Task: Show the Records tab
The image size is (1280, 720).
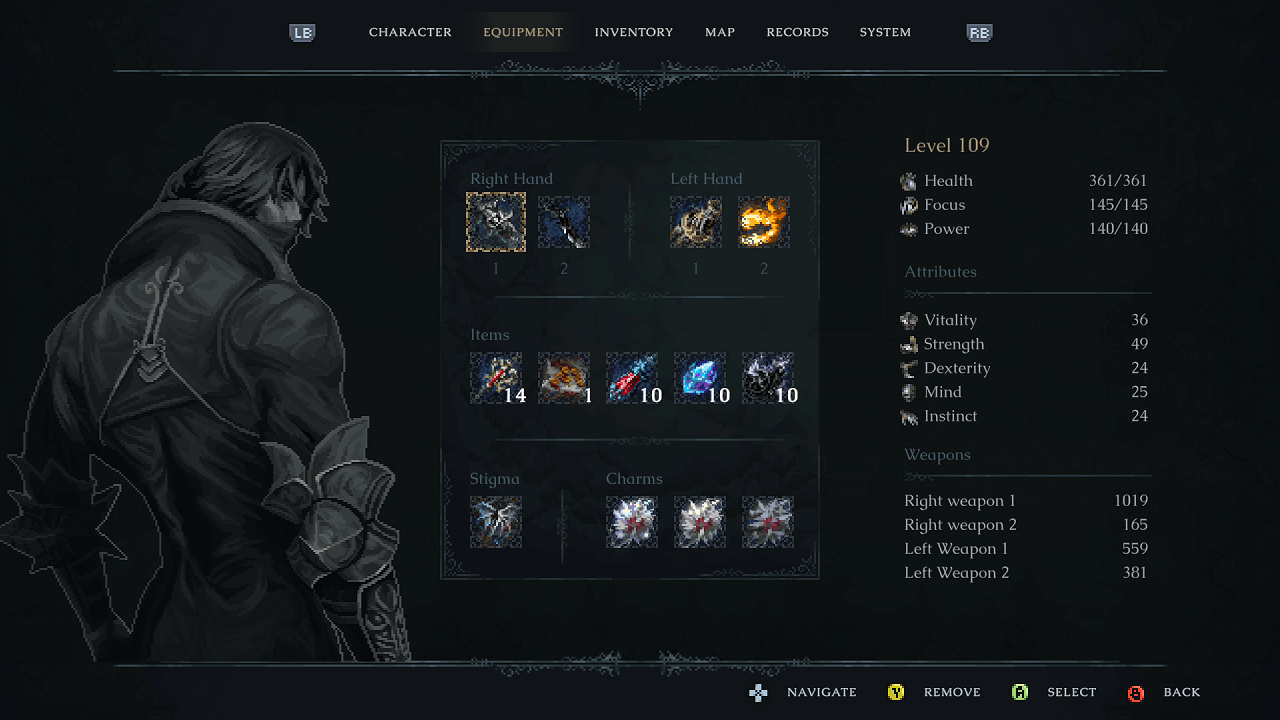Action: point(797,32)
